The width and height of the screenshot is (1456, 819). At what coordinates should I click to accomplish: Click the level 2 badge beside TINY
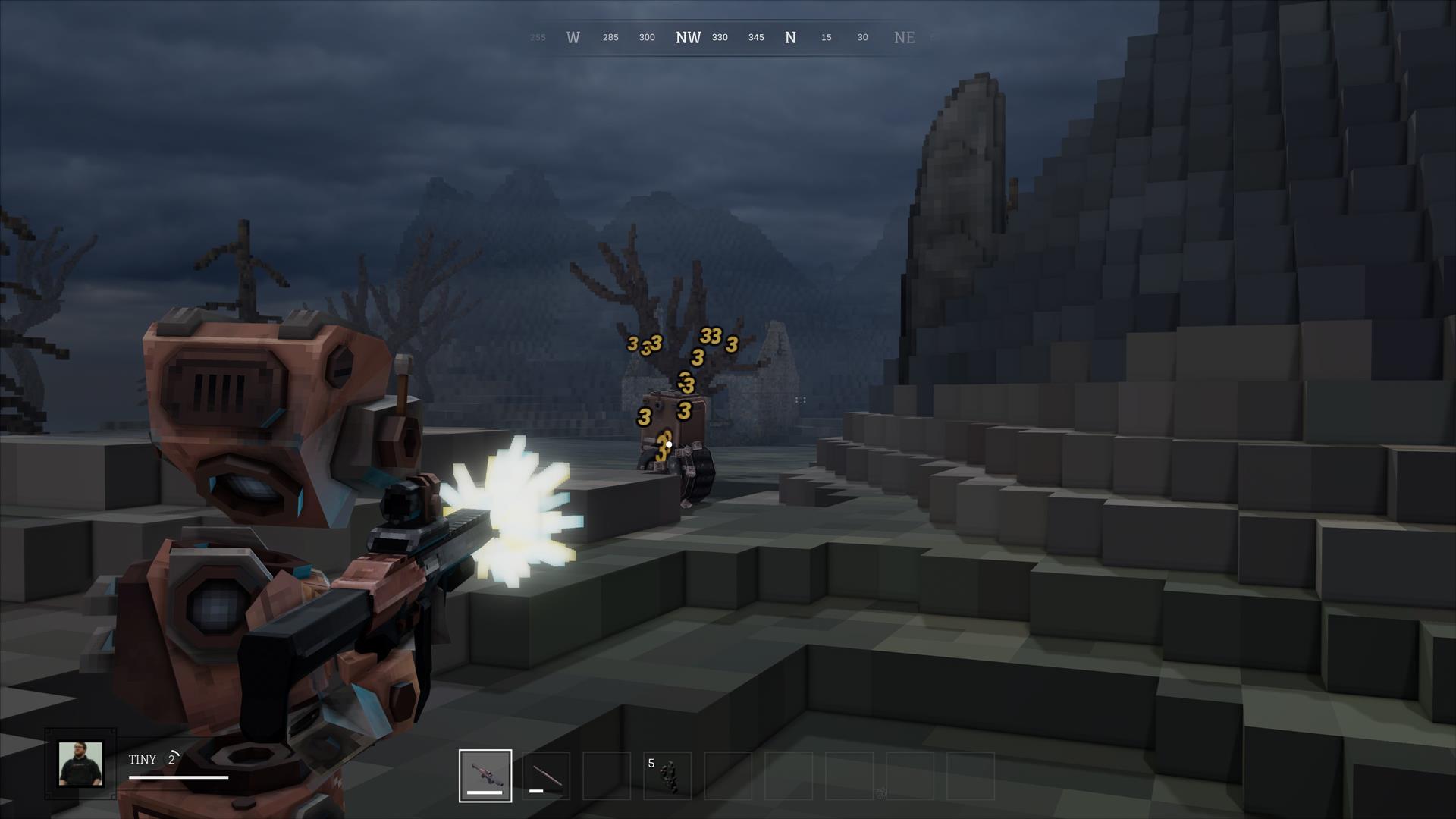click(173, 758)
